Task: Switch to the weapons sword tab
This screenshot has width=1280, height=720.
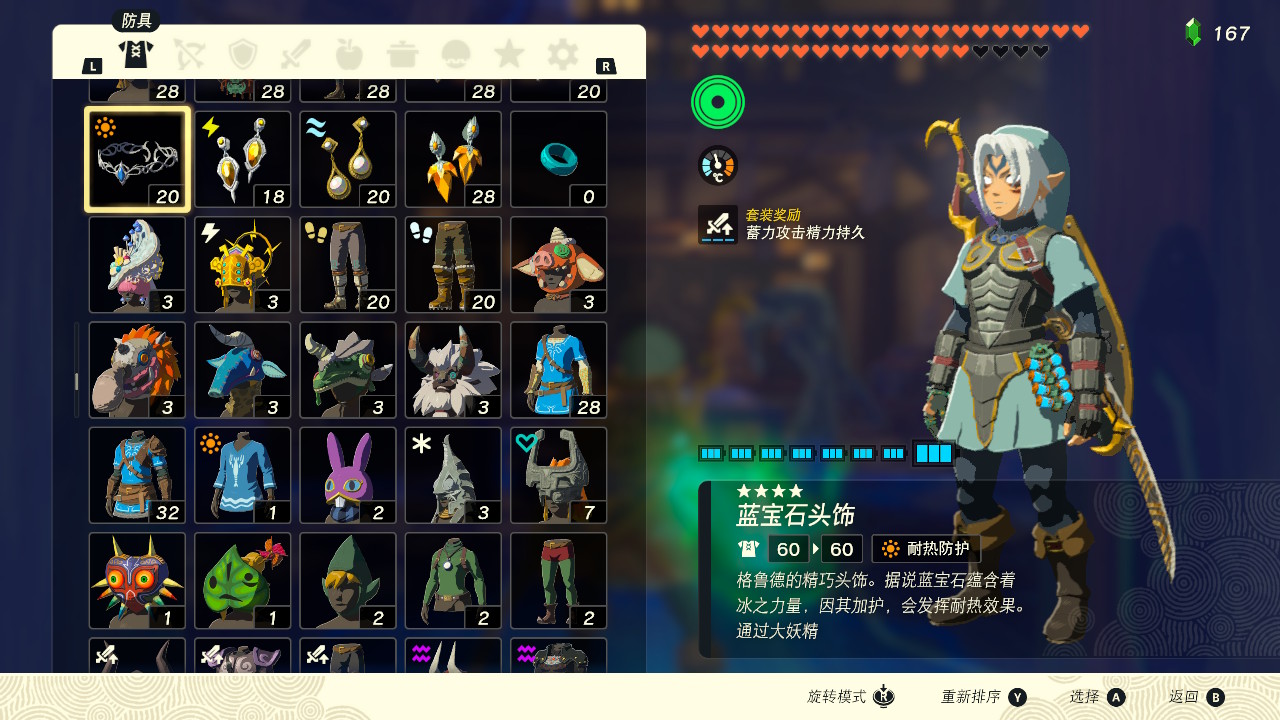Action: [296, 53]
